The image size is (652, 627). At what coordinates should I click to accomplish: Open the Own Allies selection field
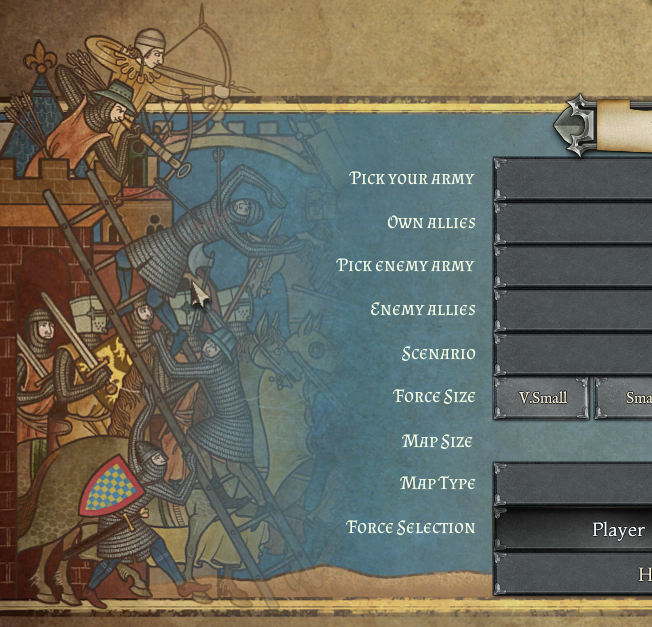pos(573,222)
